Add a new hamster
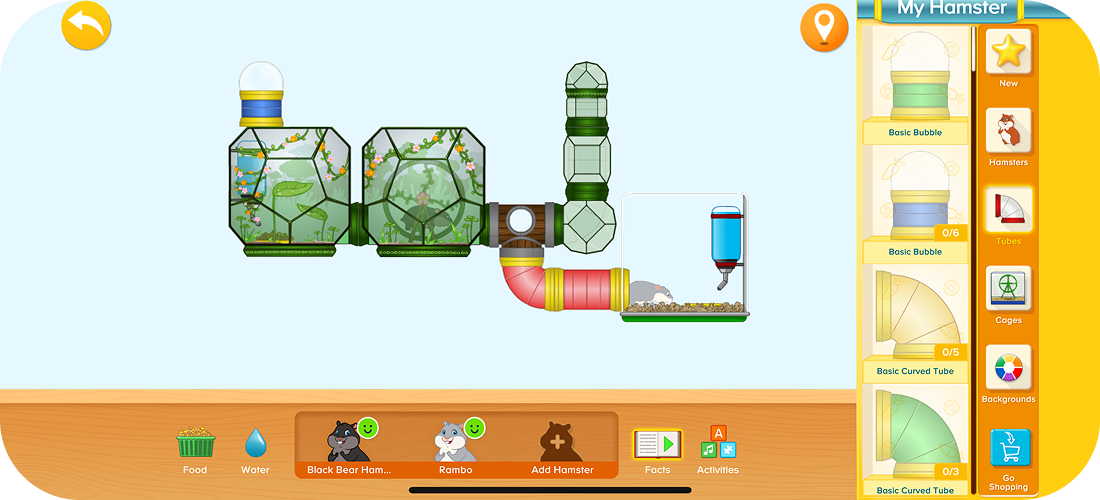Image resolution: width=1100 pixels, height=500 pixels. (562, 445)
